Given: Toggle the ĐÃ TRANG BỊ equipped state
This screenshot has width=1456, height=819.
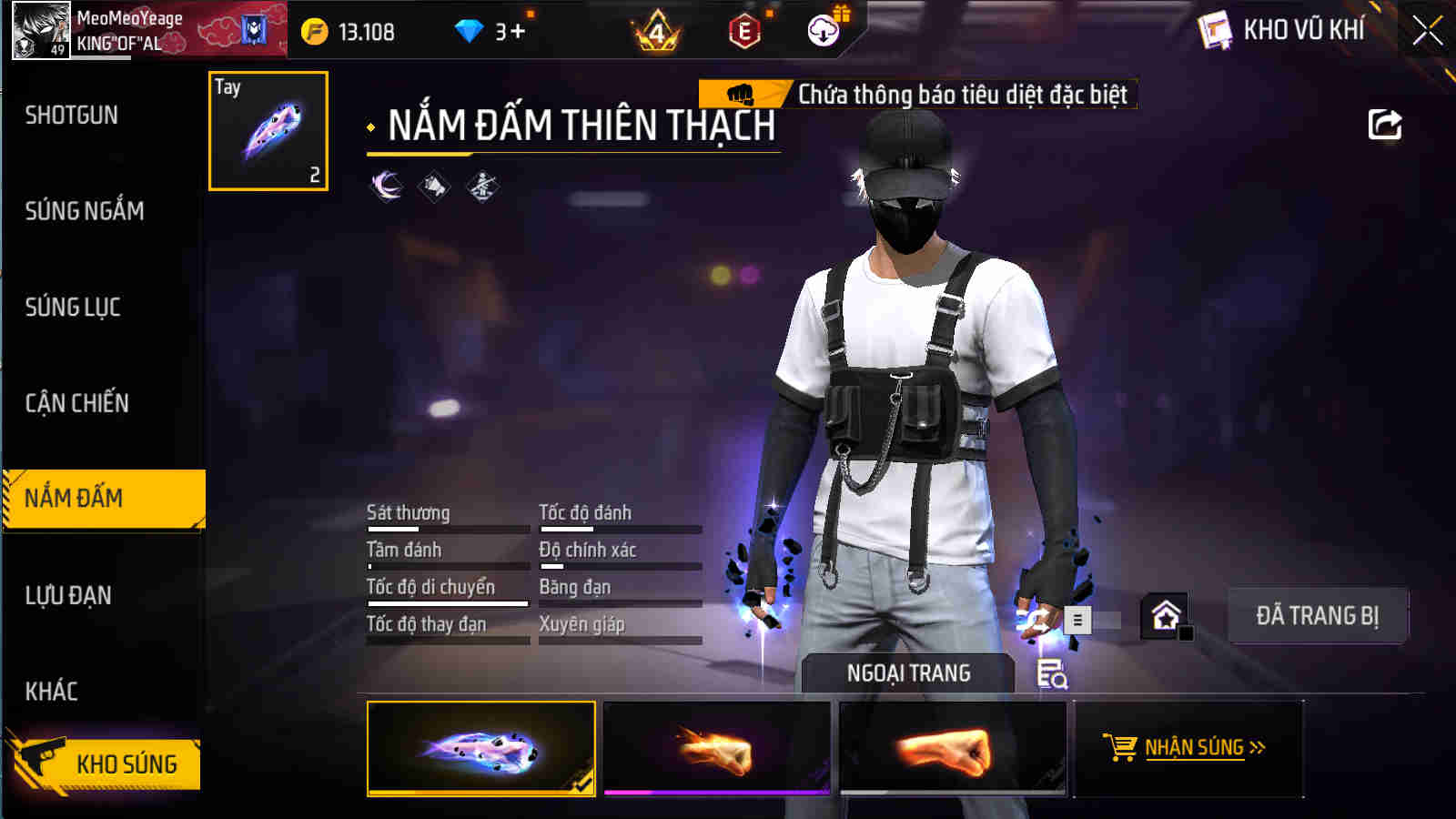Looking at the screenshot, I should pyautogui.click(x=1318, y=616).
